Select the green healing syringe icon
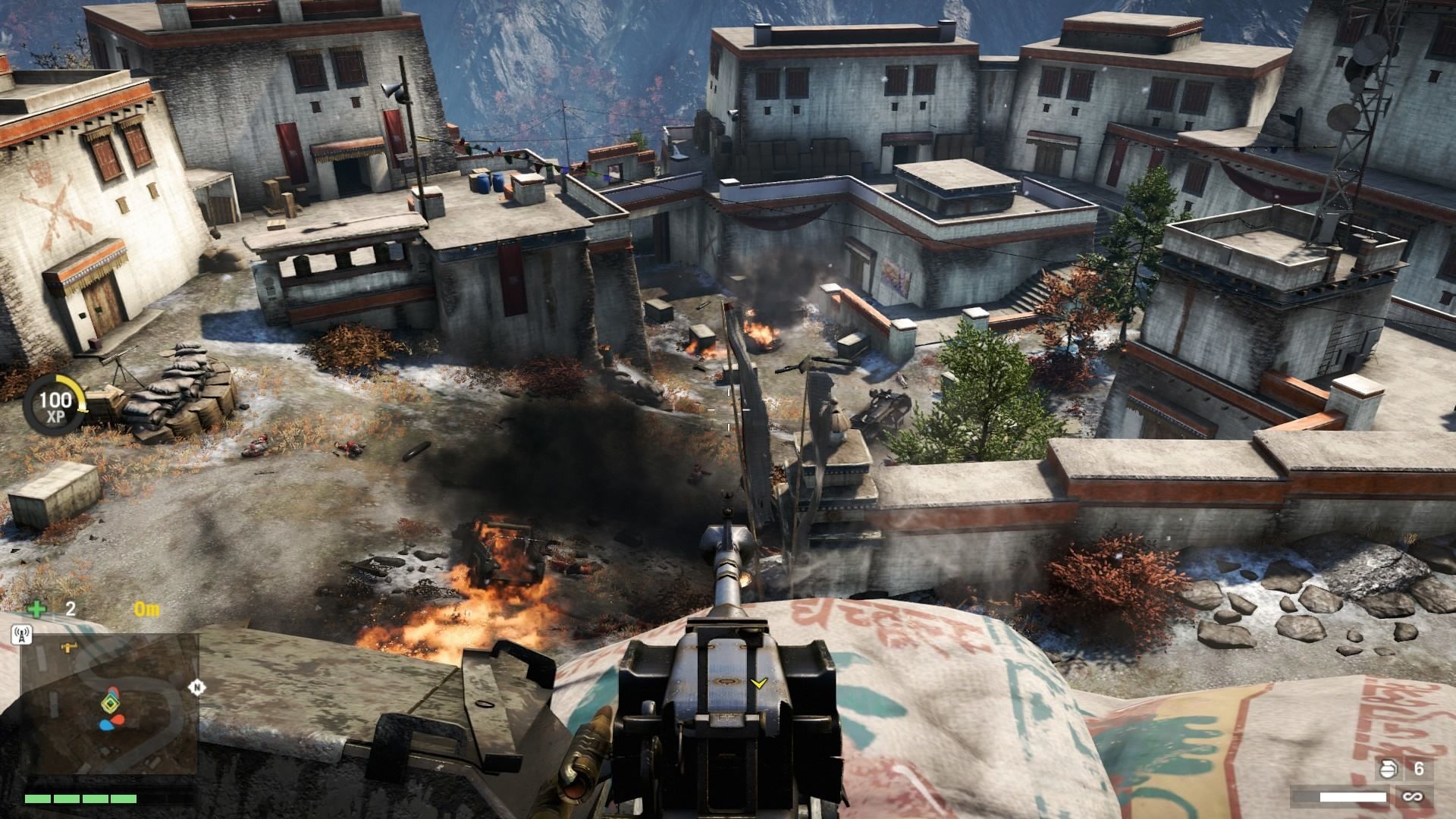Image resolution: width=1456 pixels, height=819 pixels. 36,608
